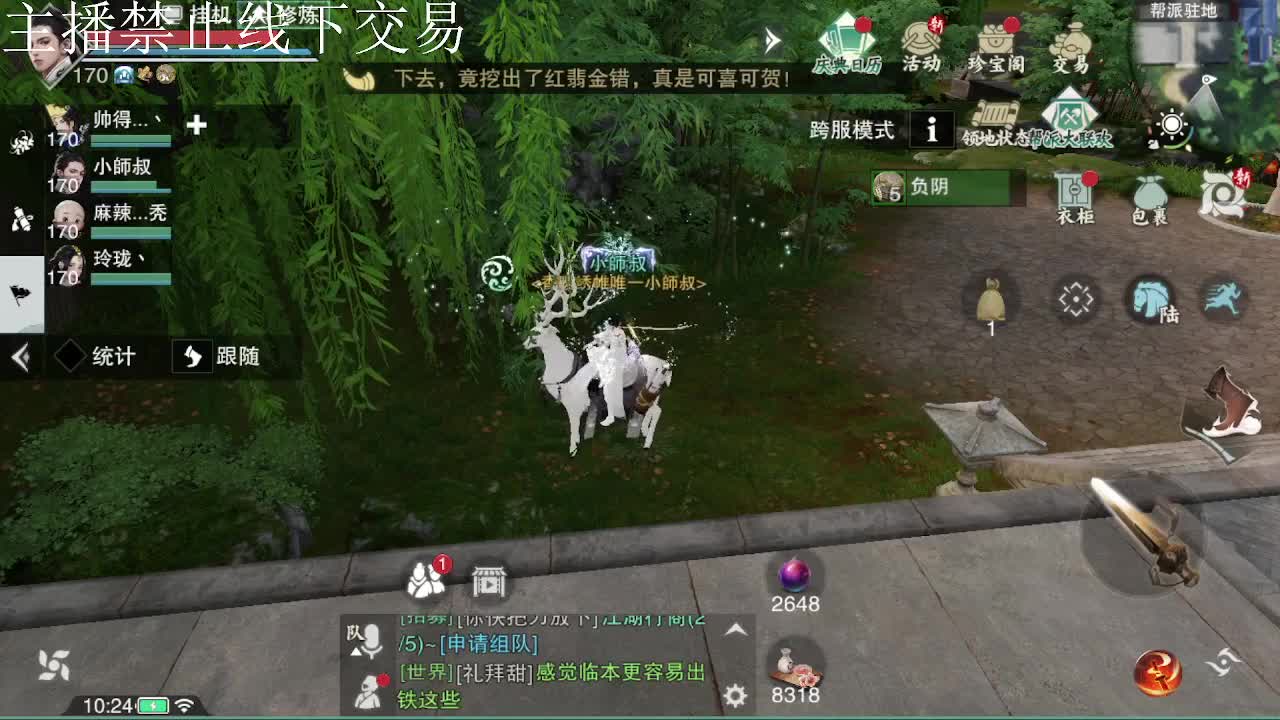This screenshot has width=1280, height=720.
Task: Expand the top notification panel arrow
Action: click(770, 38)
